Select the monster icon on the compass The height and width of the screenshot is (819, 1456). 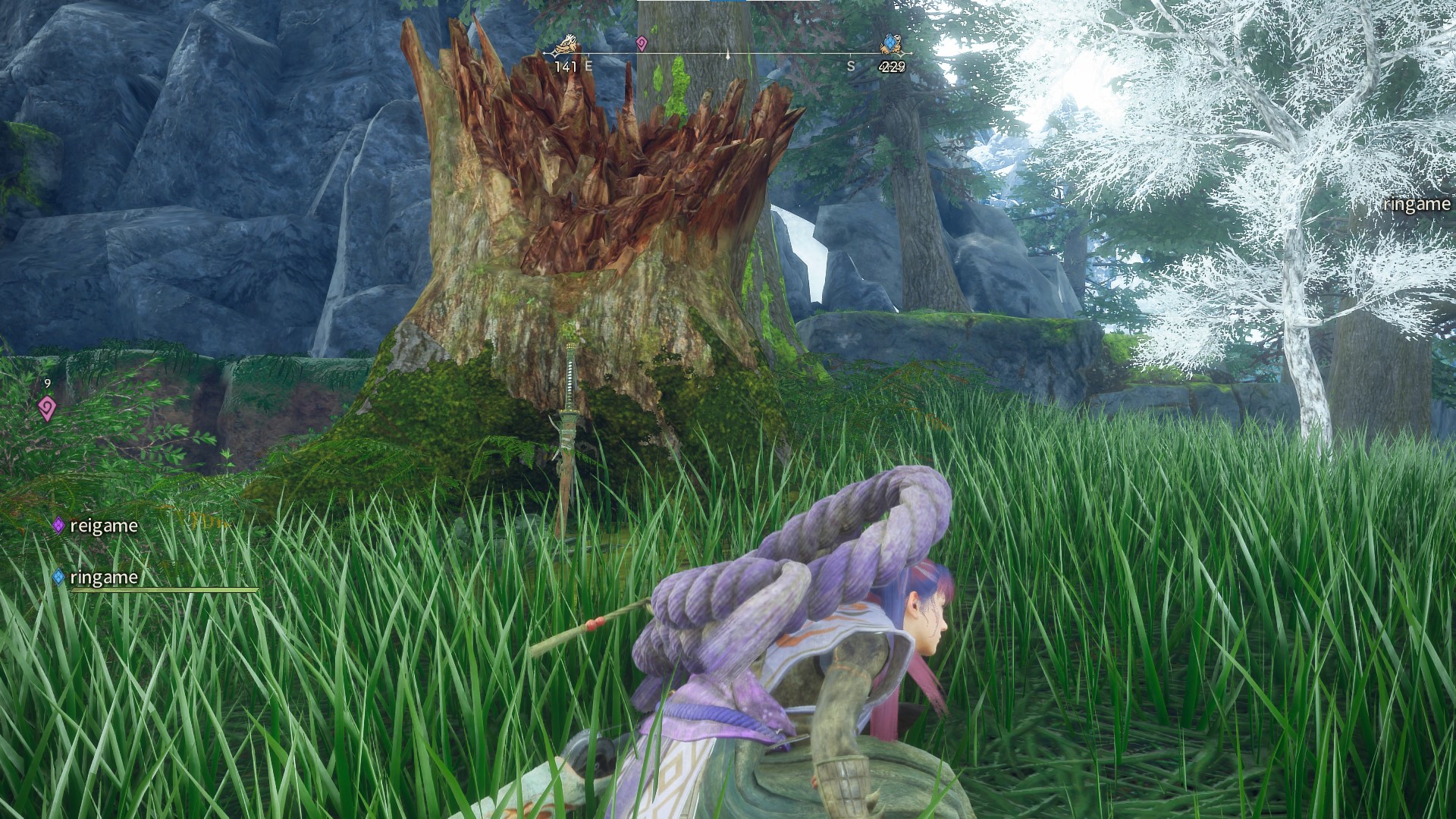564,46
